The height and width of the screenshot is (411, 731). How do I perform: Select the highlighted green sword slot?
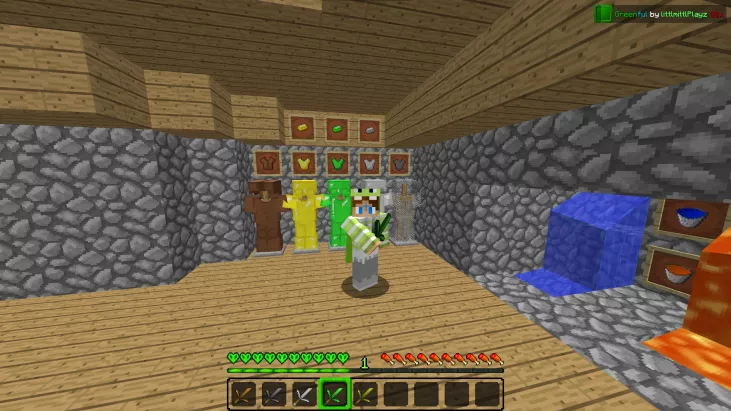pyautogui.click(x=334, y=394)
